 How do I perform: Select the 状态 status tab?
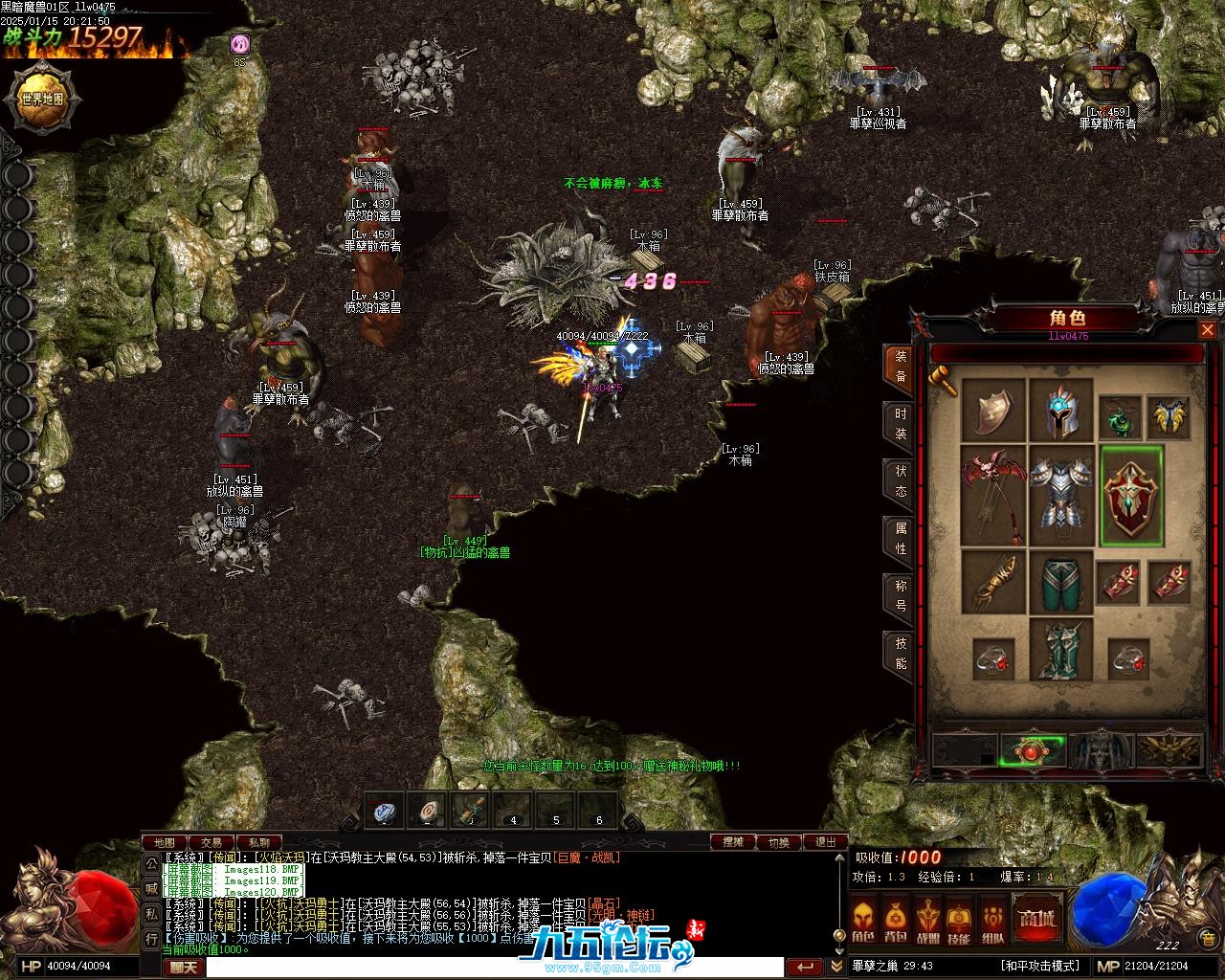pyautogui.click(x=901, y=481)
